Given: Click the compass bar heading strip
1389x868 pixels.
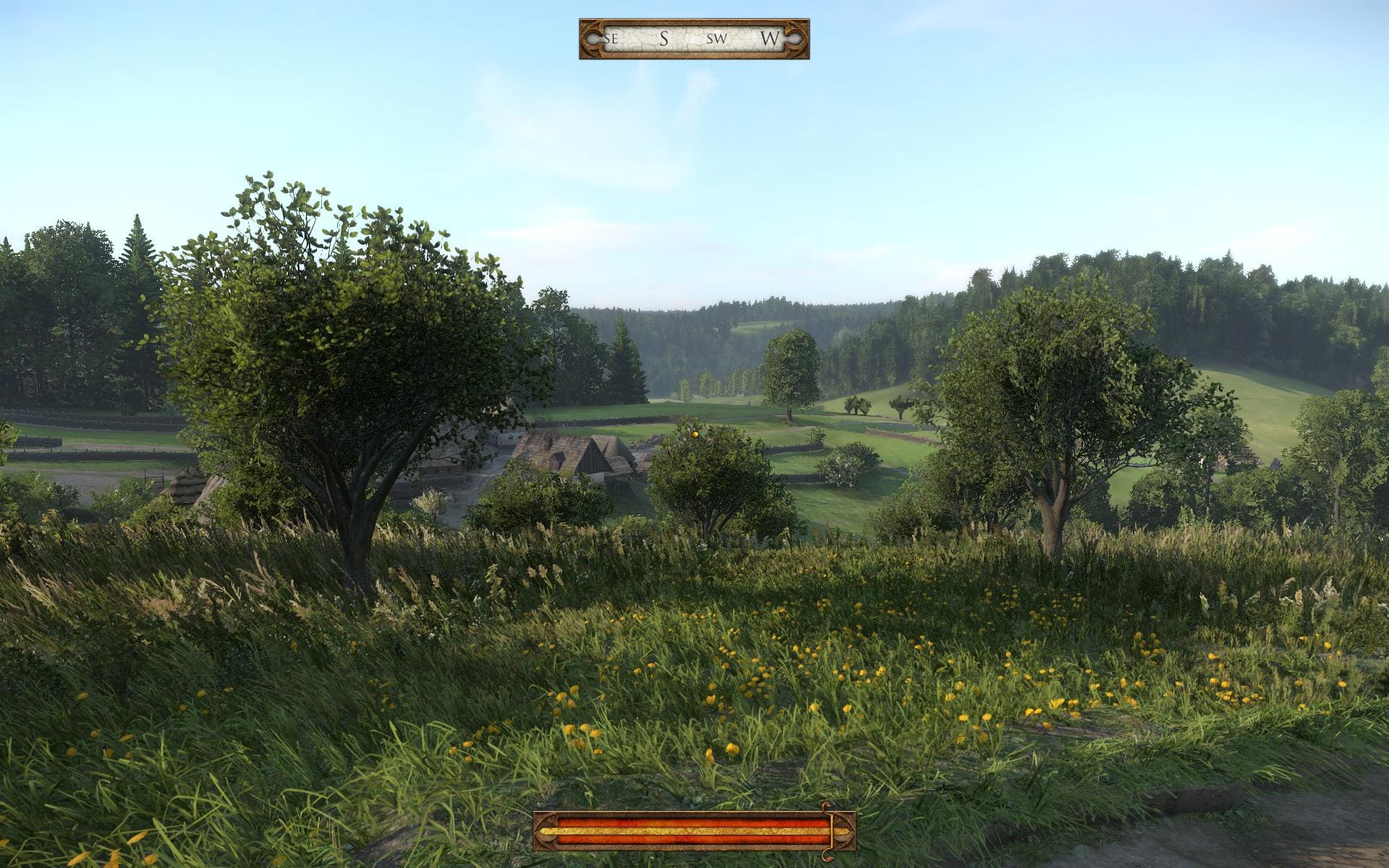Looking at the screenshot, I should pos(694,39).
